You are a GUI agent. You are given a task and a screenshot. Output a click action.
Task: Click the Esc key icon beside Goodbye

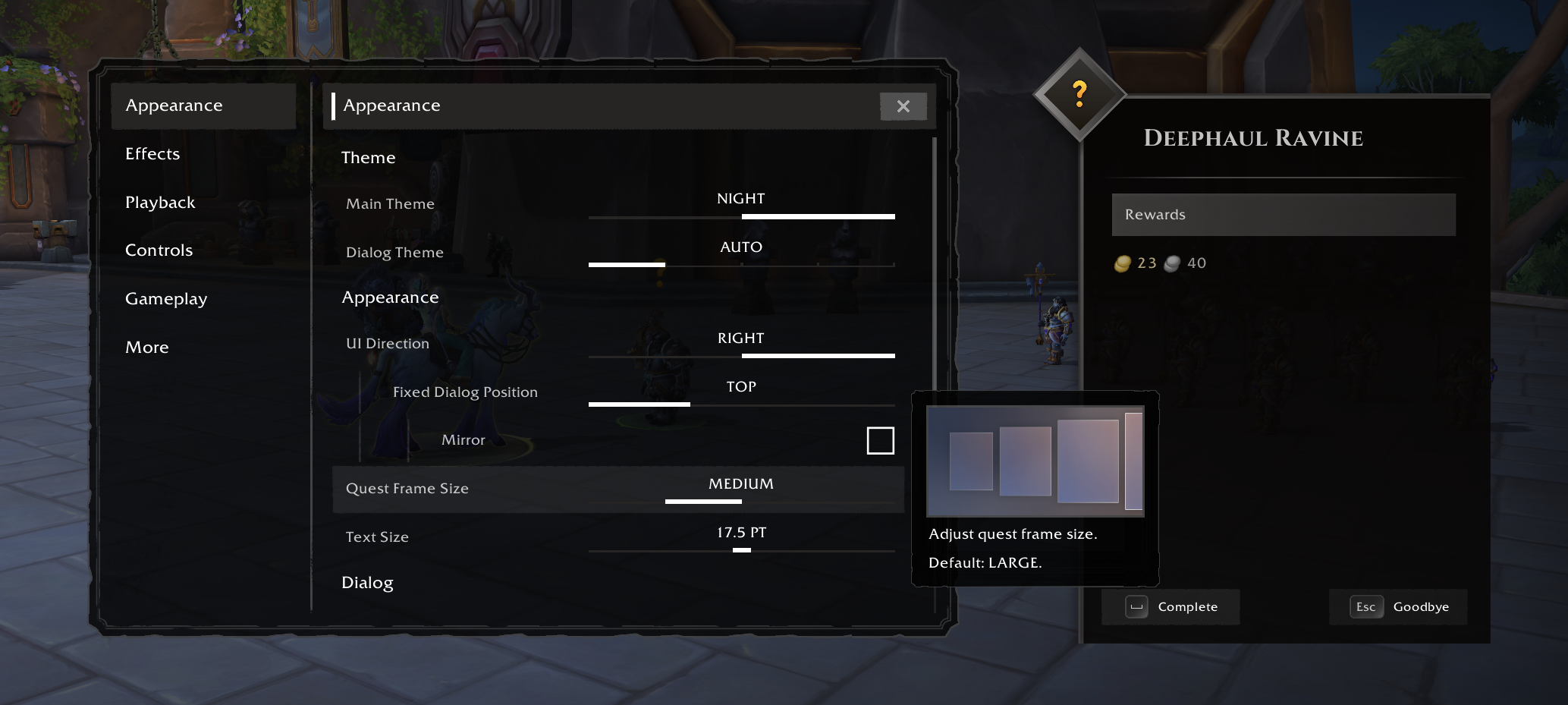[1365, 606]
